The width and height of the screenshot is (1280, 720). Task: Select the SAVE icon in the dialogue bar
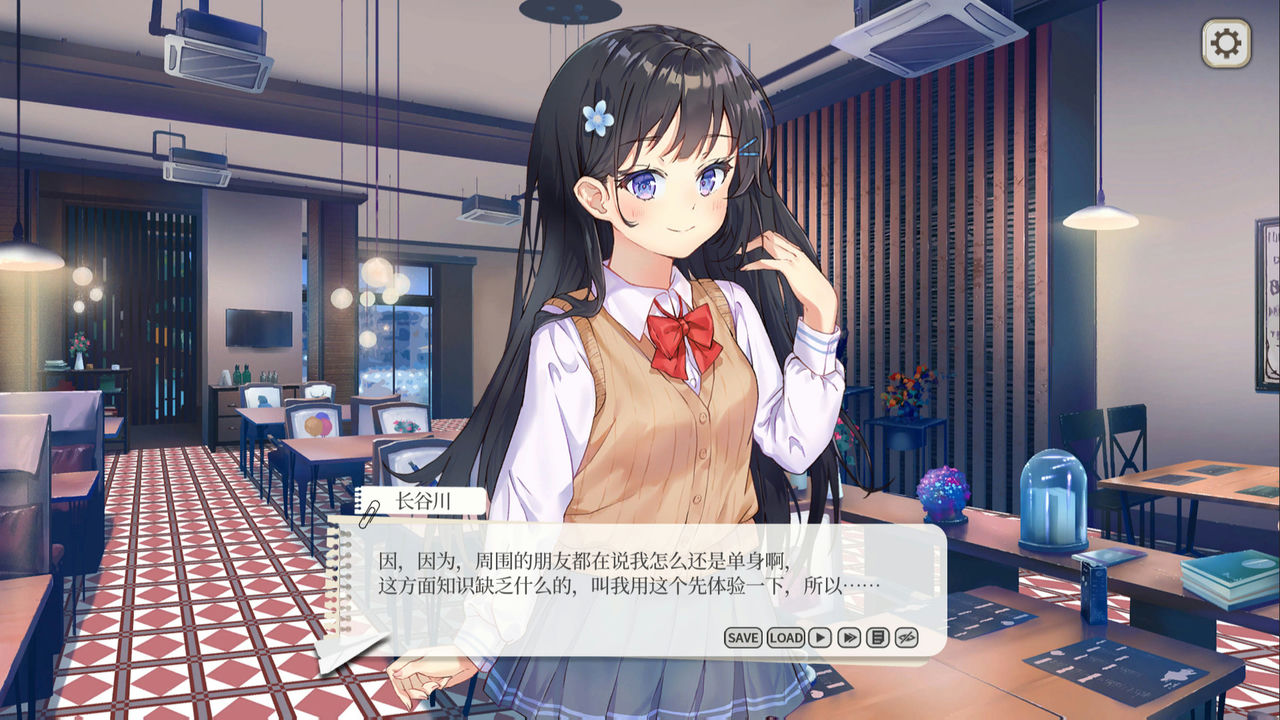pos(744,636)
